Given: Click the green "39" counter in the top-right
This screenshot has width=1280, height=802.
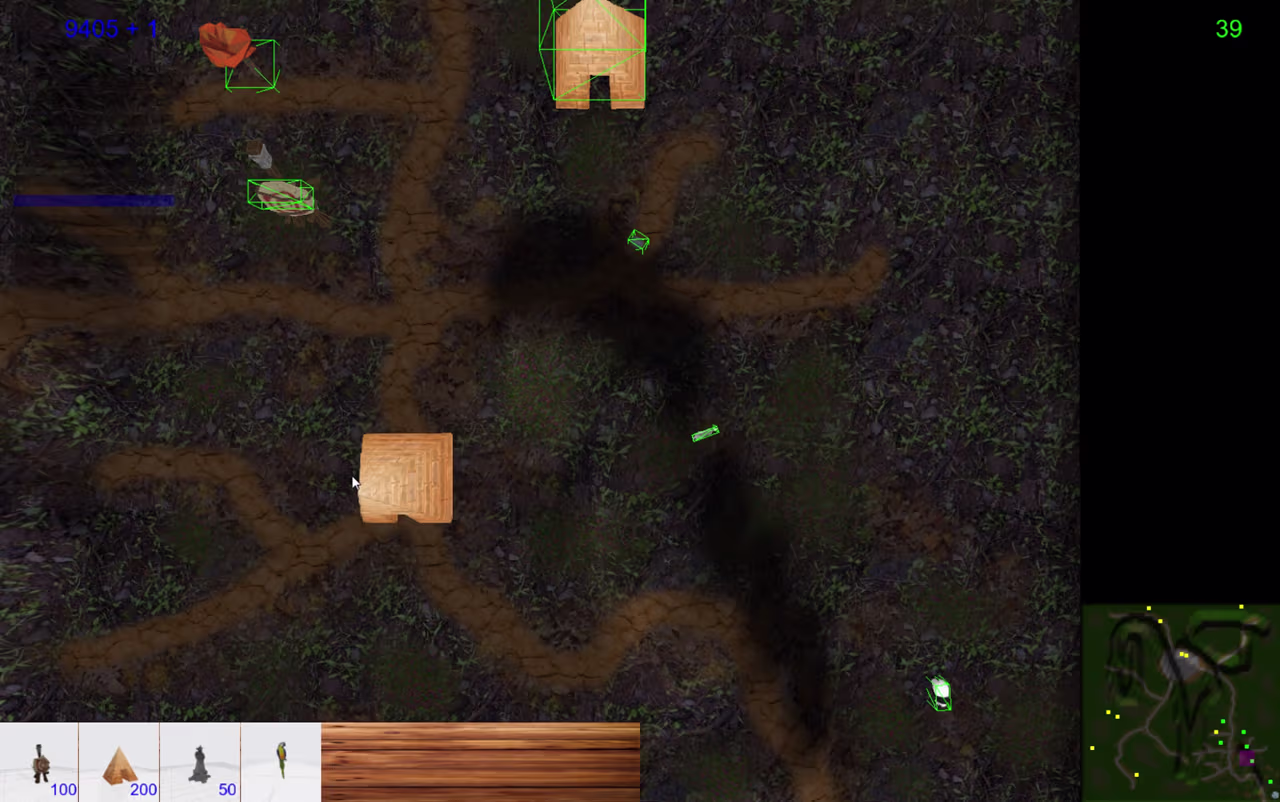Looking at the screenshot, I should [1229, 29].
